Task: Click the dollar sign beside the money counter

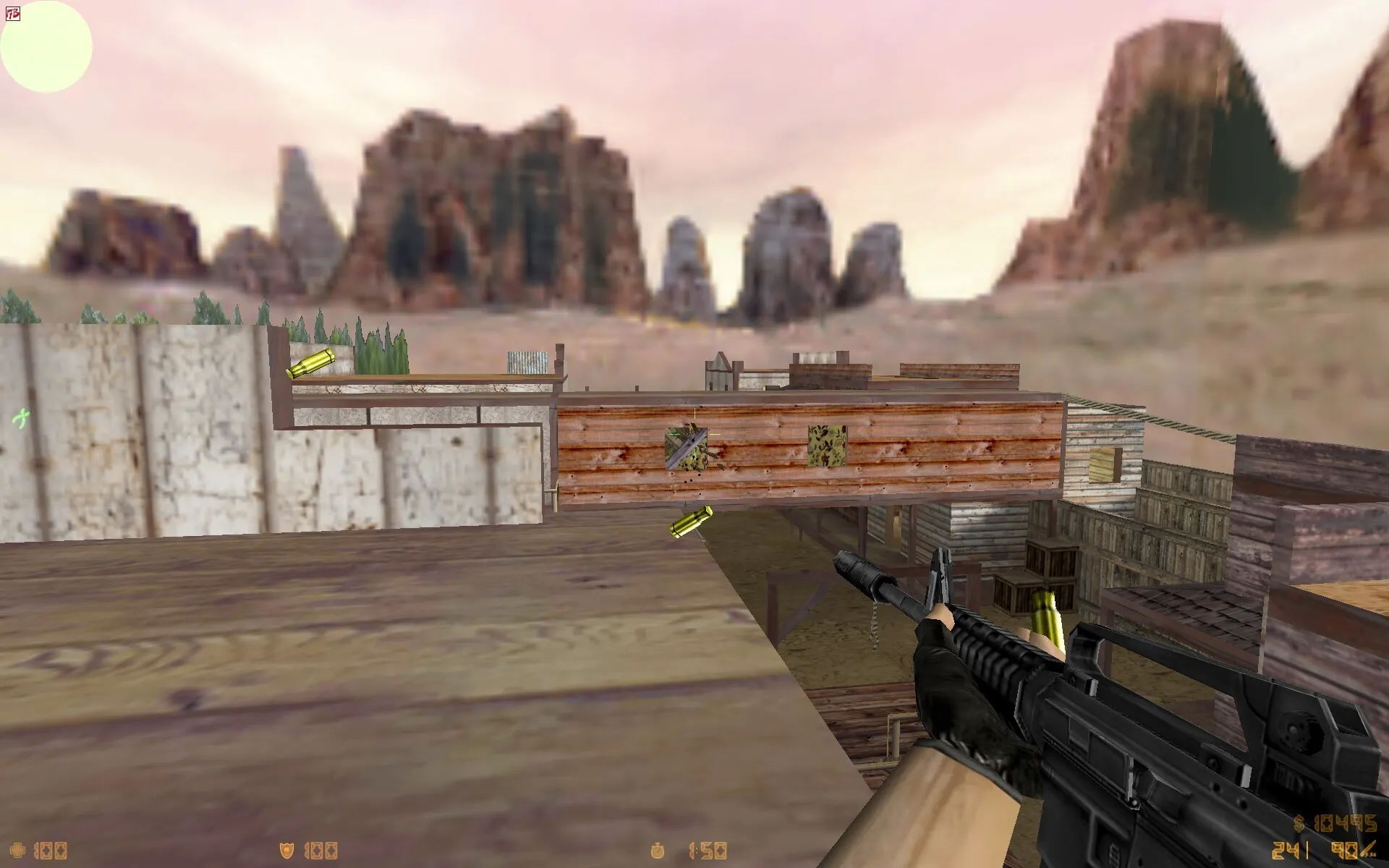Action: point(1299,823)
